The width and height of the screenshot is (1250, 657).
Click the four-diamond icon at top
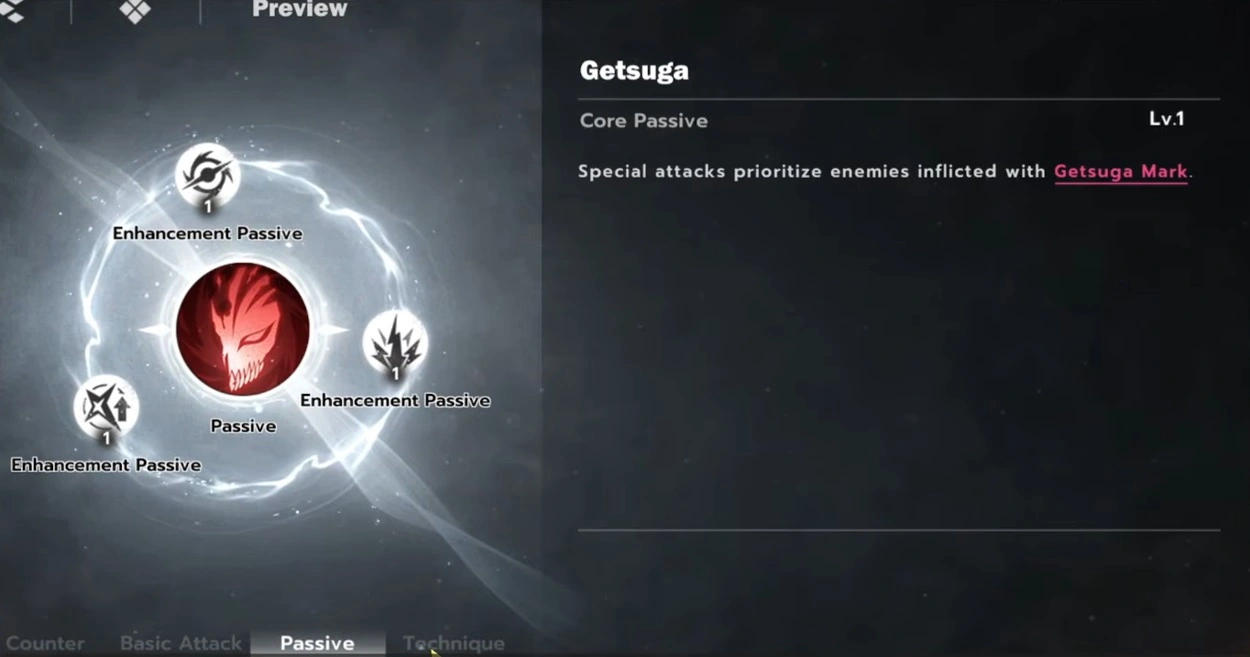click(x=135, y=10)
